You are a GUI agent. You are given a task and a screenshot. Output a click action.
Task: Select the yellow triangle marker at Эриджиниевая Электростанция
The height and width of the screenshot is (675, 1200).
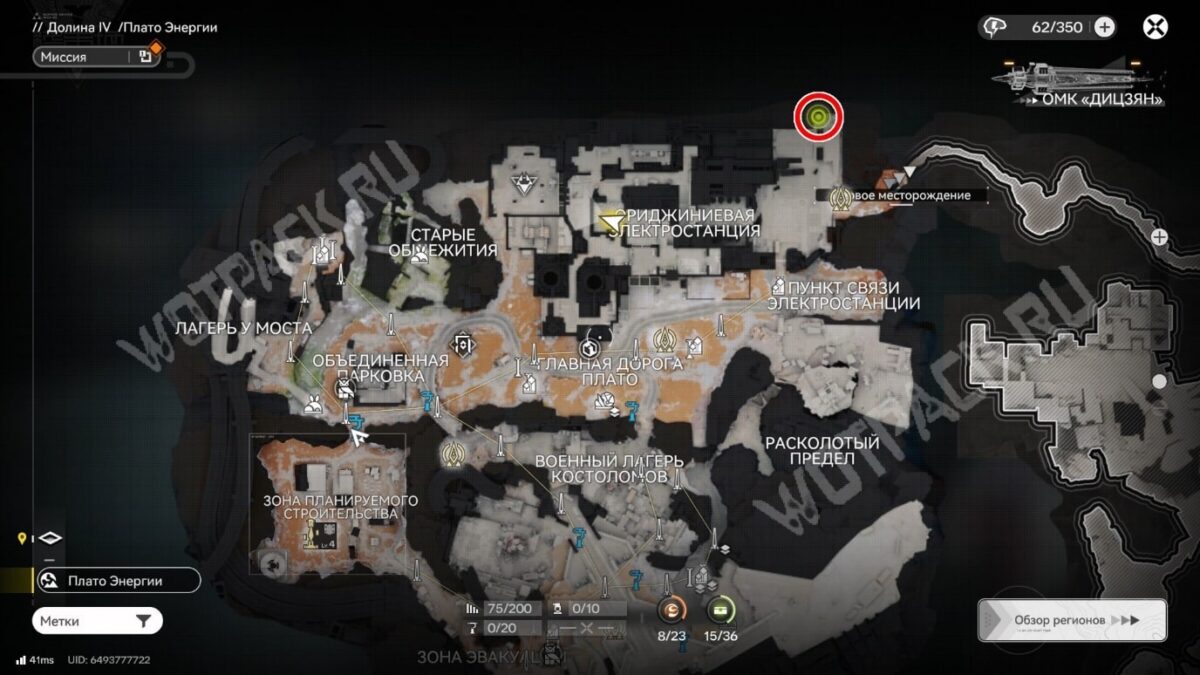click(607, 218)
